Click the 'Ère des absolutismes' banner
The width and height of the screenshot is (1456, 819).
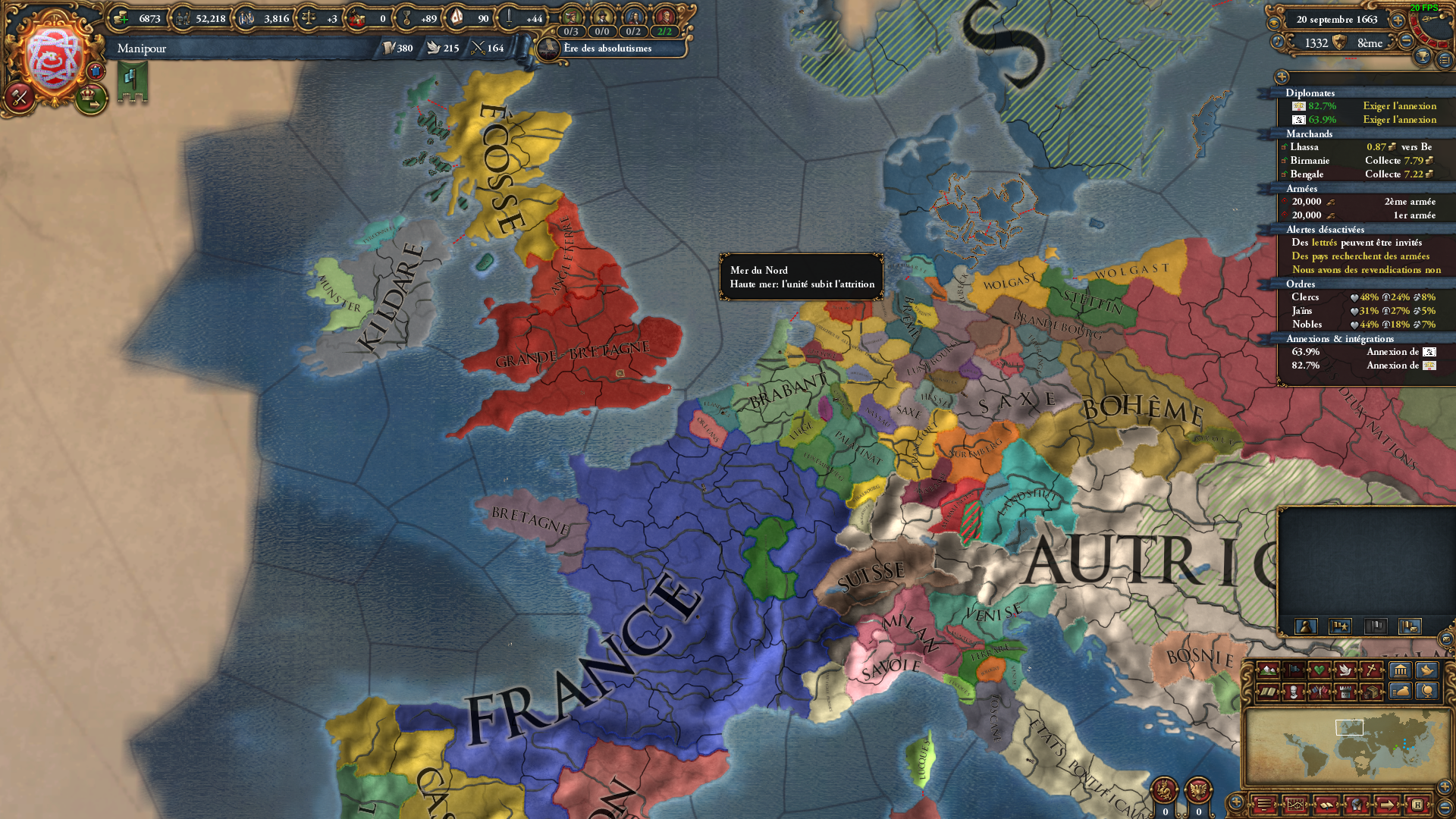(x=607, y=49)
